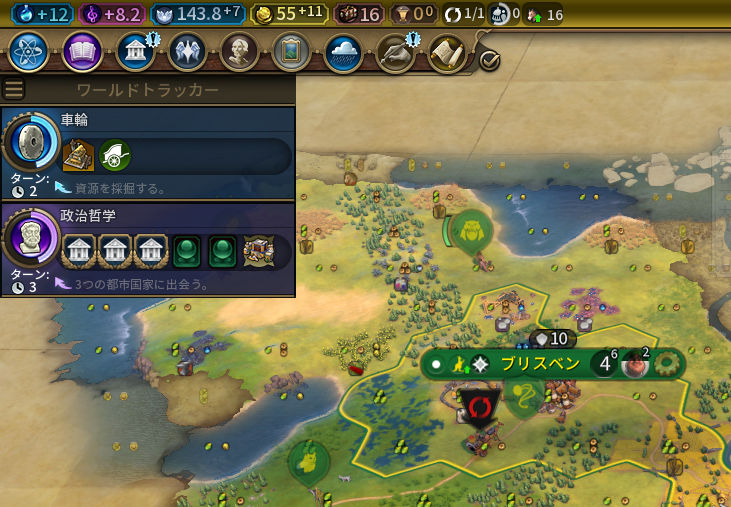
Task: Open the civics tree (book icon)
Action: point(82,51)
